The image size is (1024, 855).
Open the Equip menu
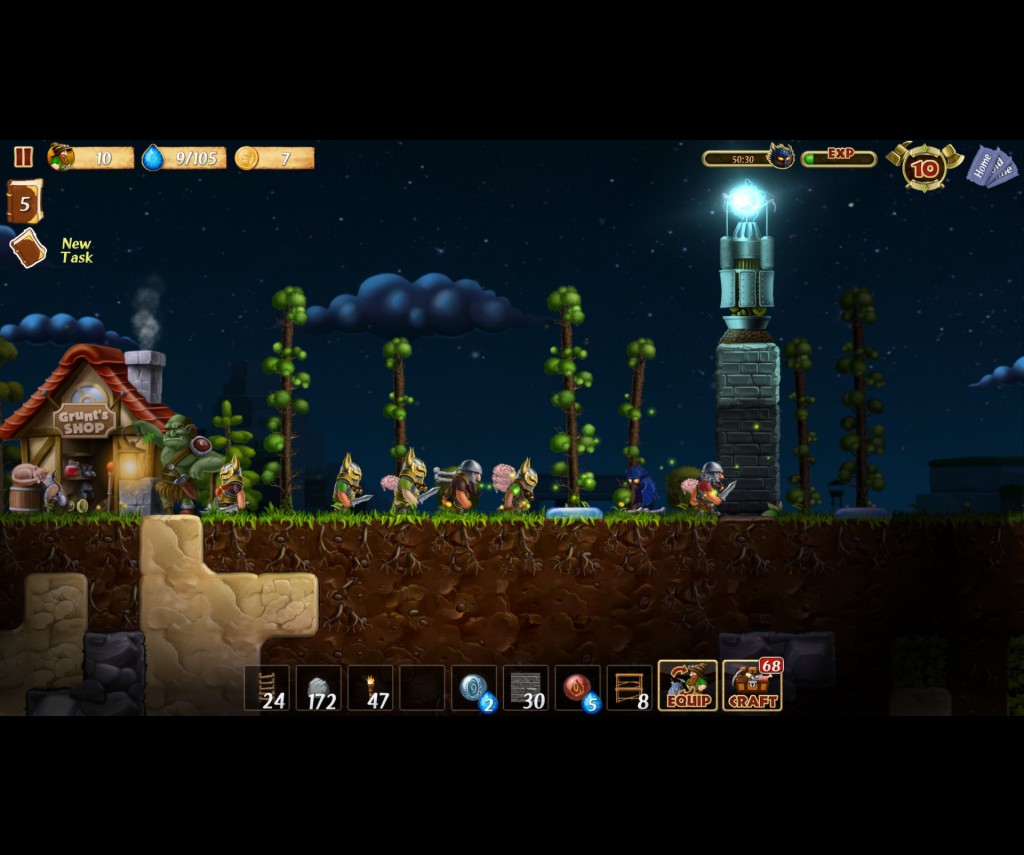click(687, 686)
